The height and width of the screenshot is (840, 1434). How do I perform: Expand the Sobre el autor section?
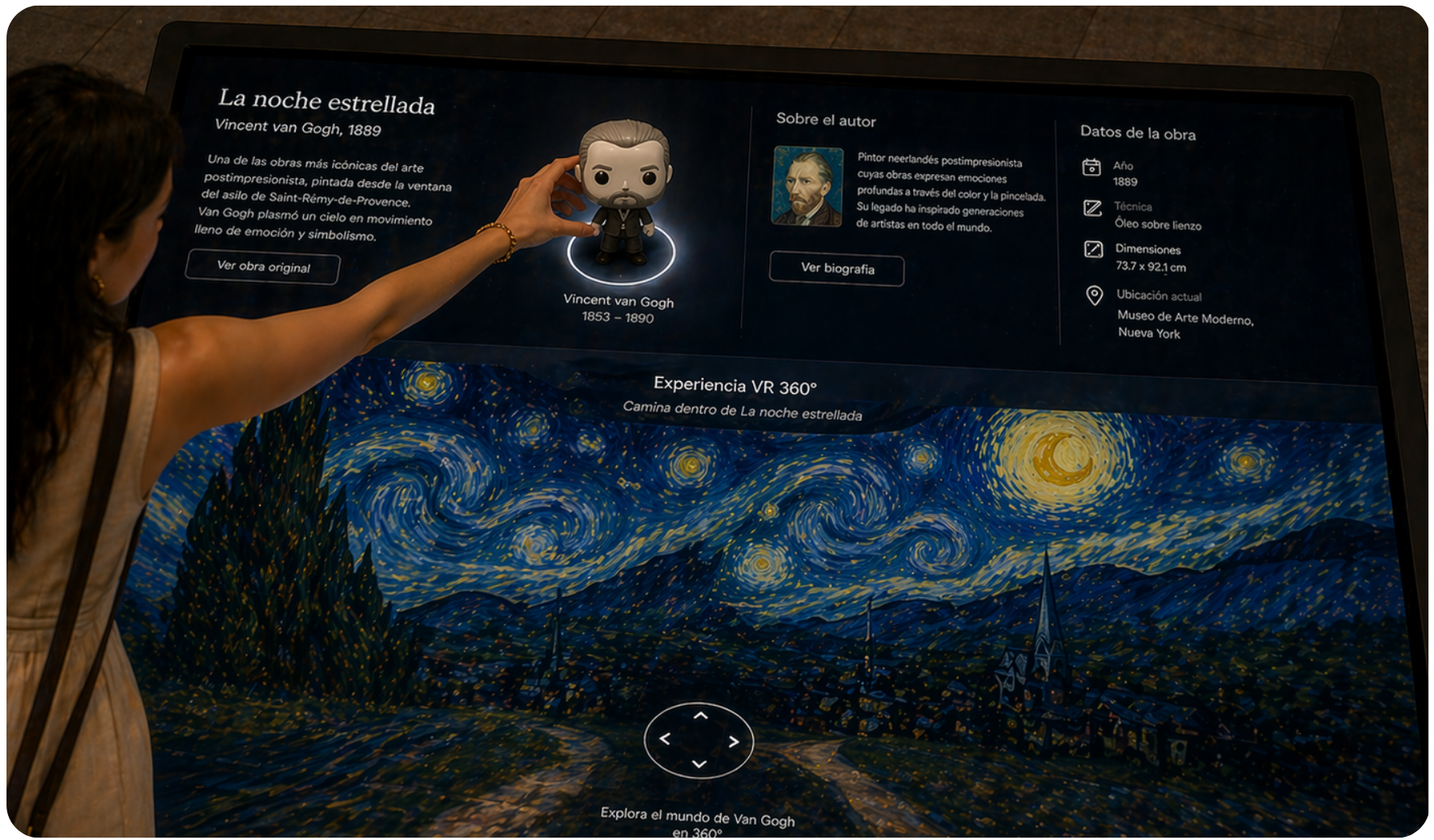coord(828,120)
